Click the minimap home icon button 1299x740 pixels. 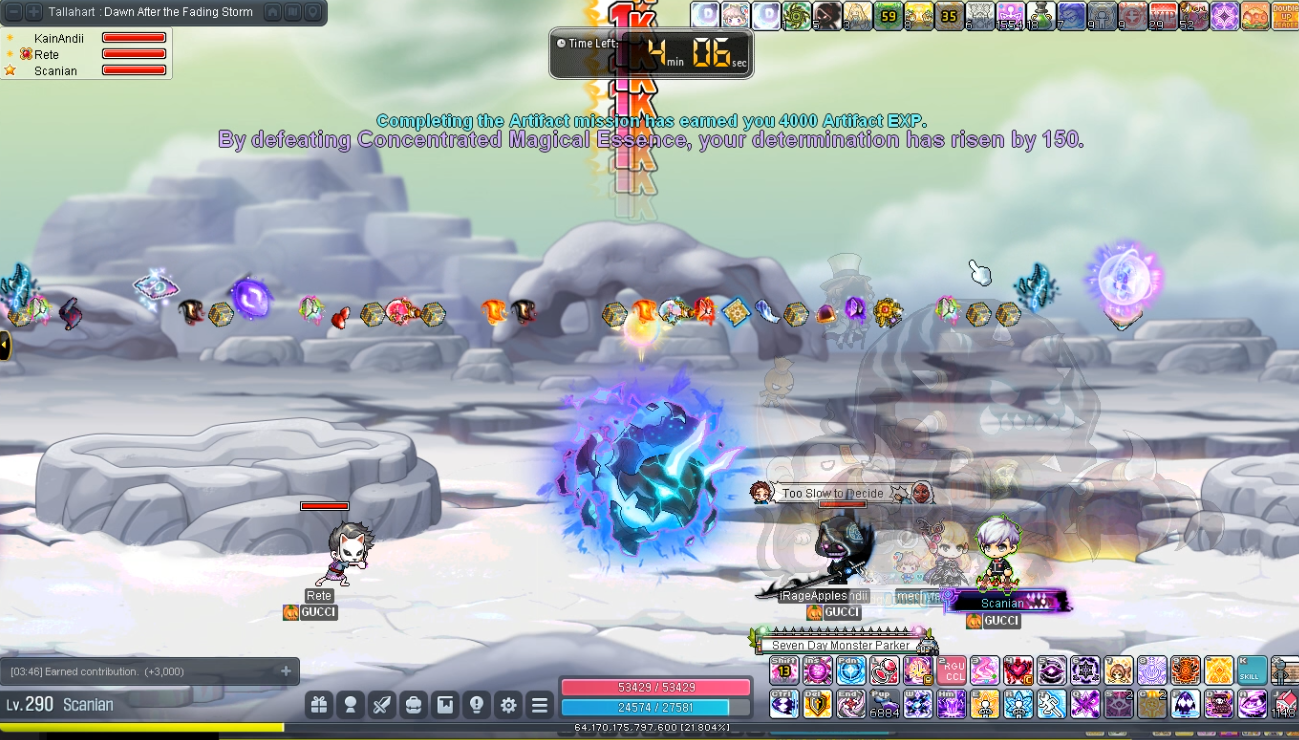point(273,12)
